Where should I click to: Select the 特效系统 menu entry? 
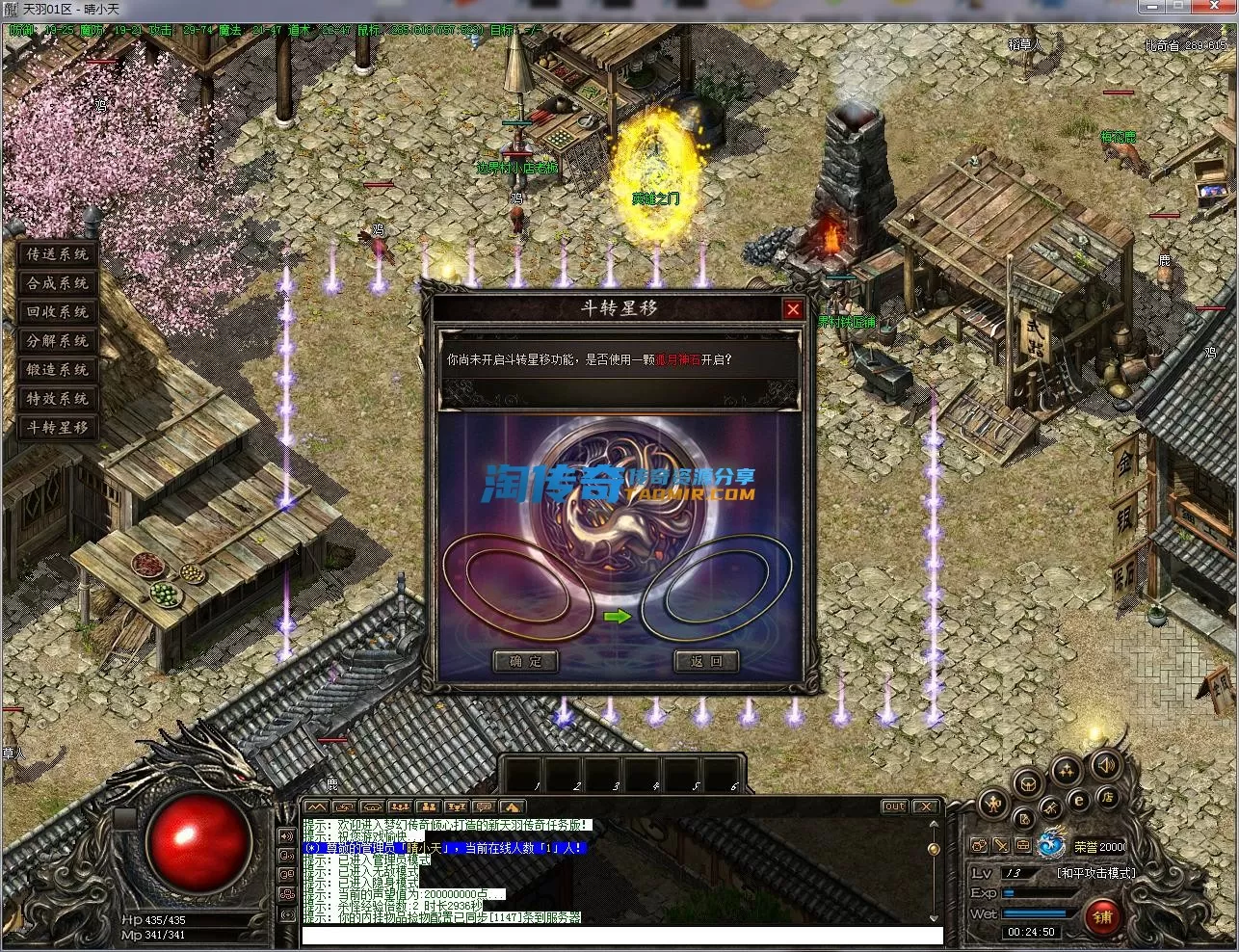58,399
